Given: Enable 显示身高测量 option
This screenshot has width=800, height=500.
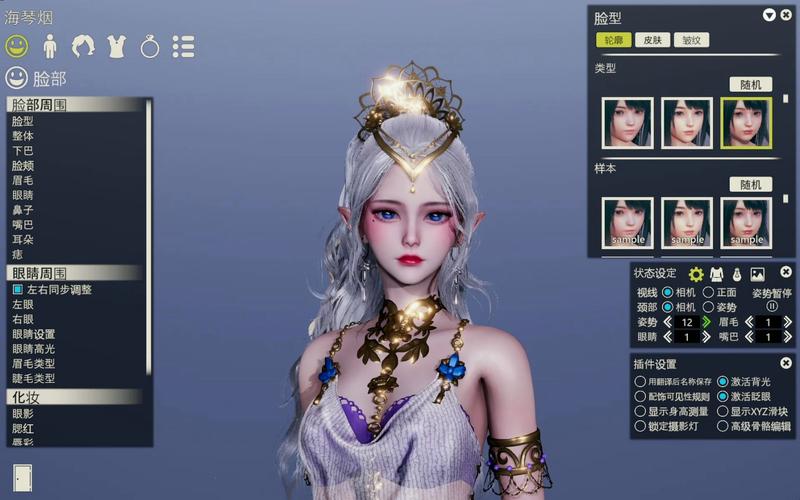Looking at the screenshot, I should pyautogui.click(x=641, y=411).
